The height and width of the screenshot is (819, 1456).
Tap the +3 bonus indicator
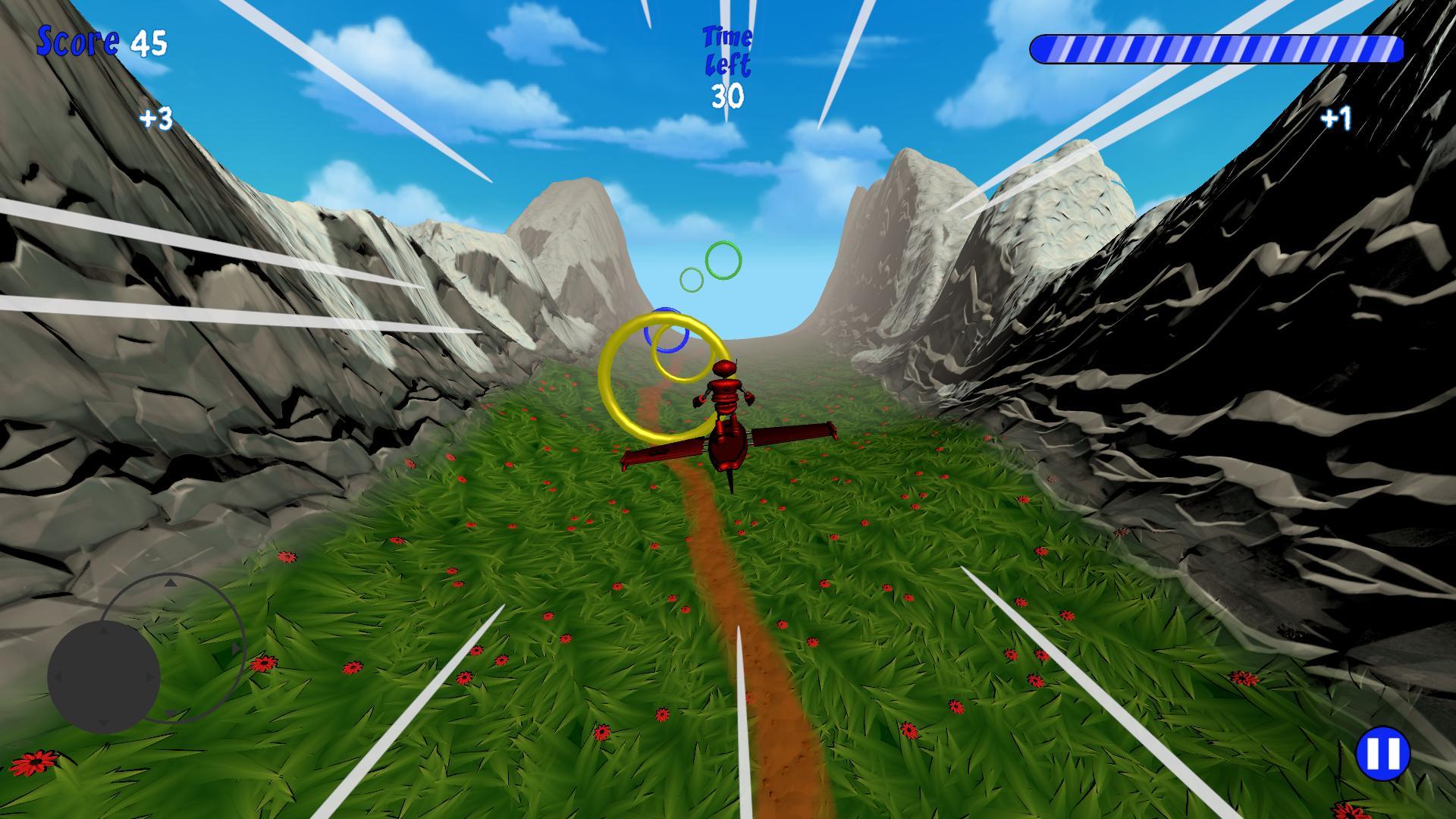pyautogui.click(x=155, y=118)
